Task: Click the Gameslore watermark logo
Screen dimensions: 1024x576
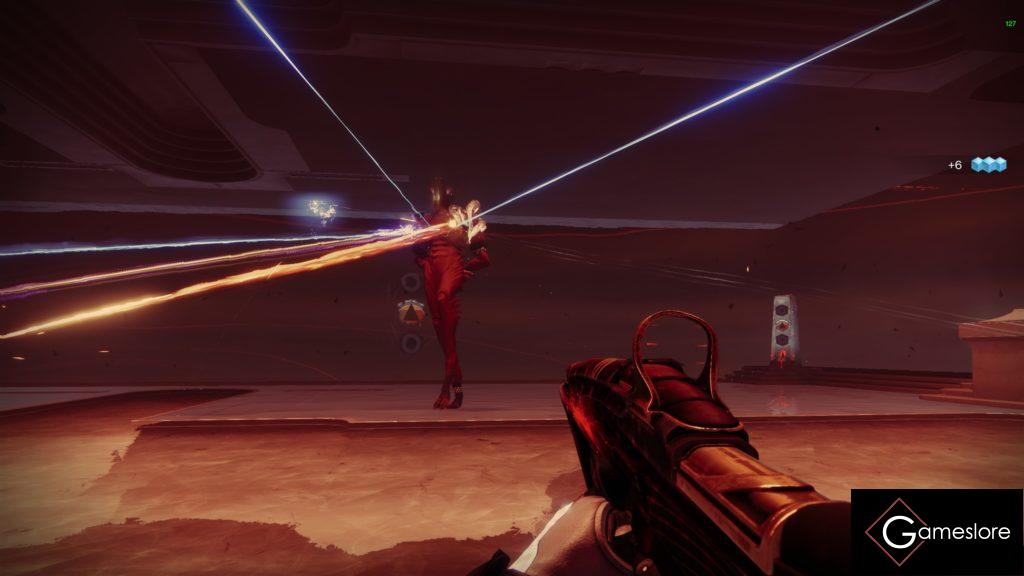Action: click(937, 532)
